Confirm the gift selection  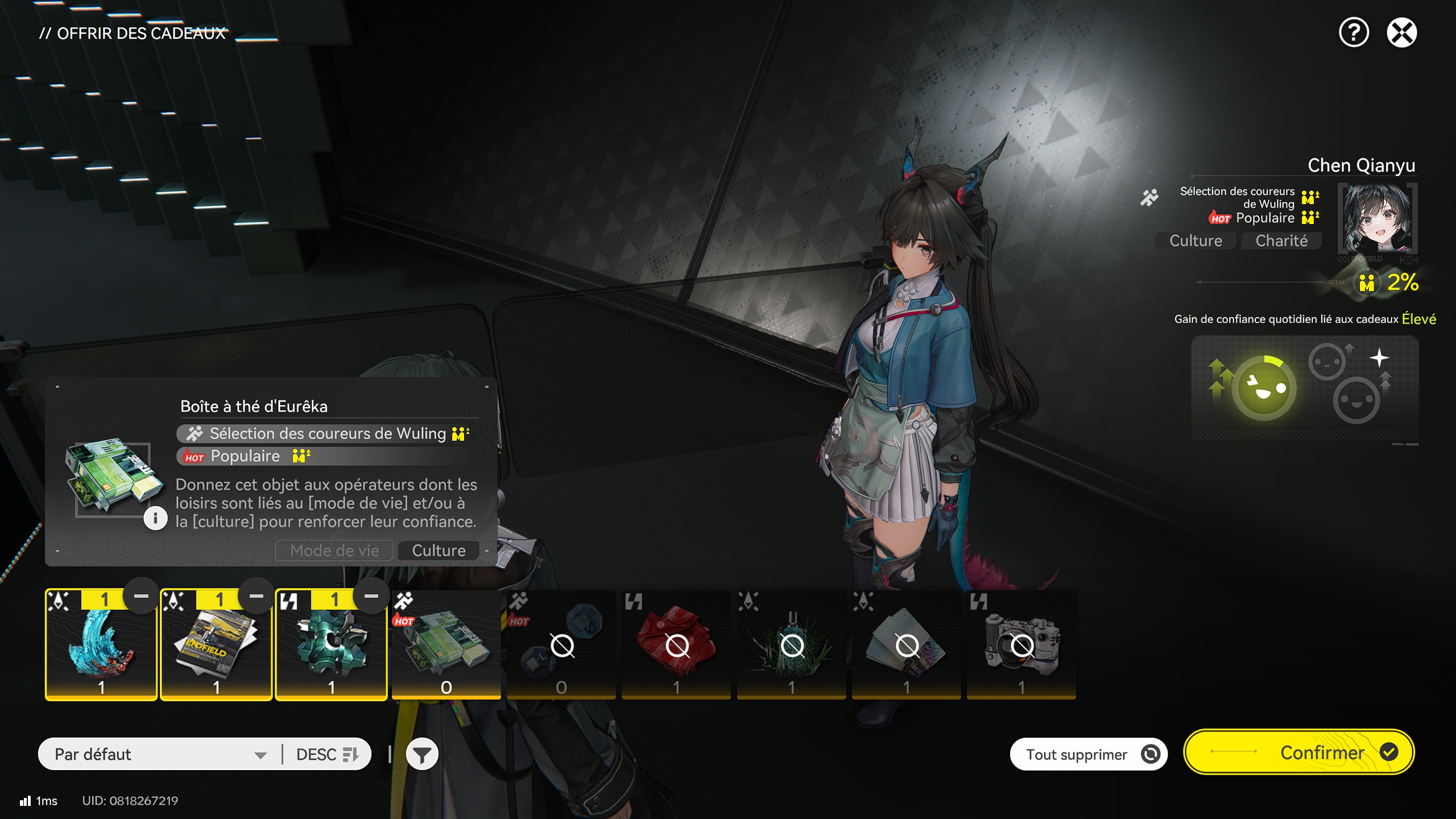[x=1299, y=752]
